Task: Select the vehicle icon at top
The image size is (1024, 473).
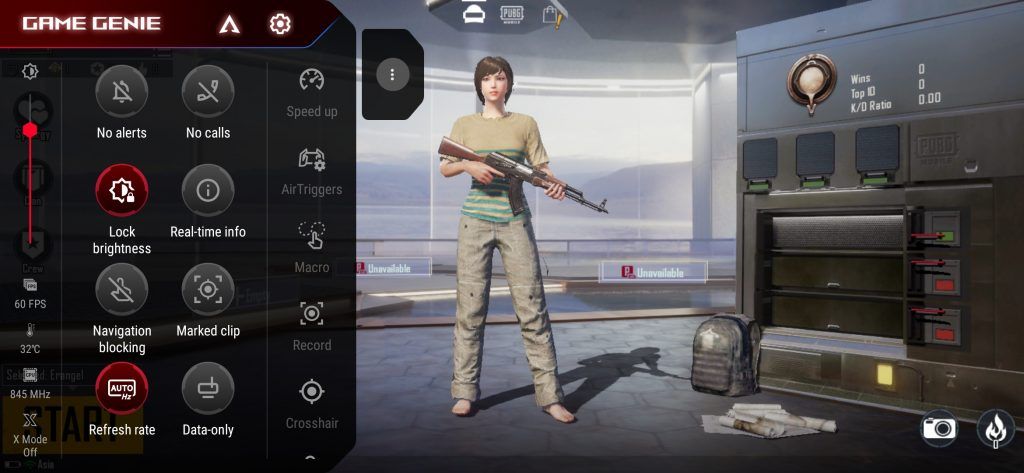Action: (x=473, y=13)
